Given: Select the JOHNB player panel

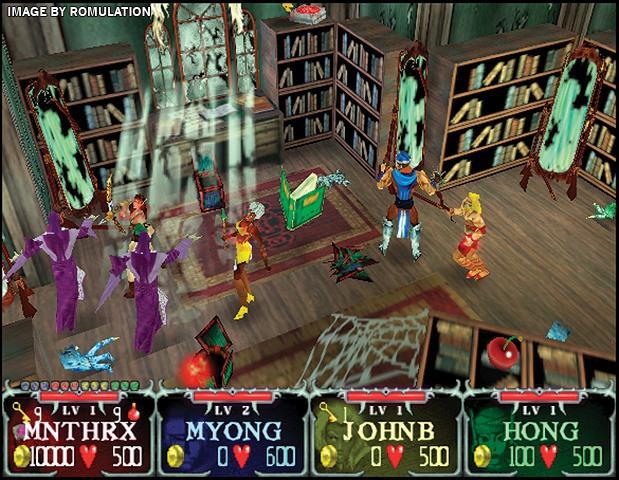Looking at the screenshot, I should point(386,433).
